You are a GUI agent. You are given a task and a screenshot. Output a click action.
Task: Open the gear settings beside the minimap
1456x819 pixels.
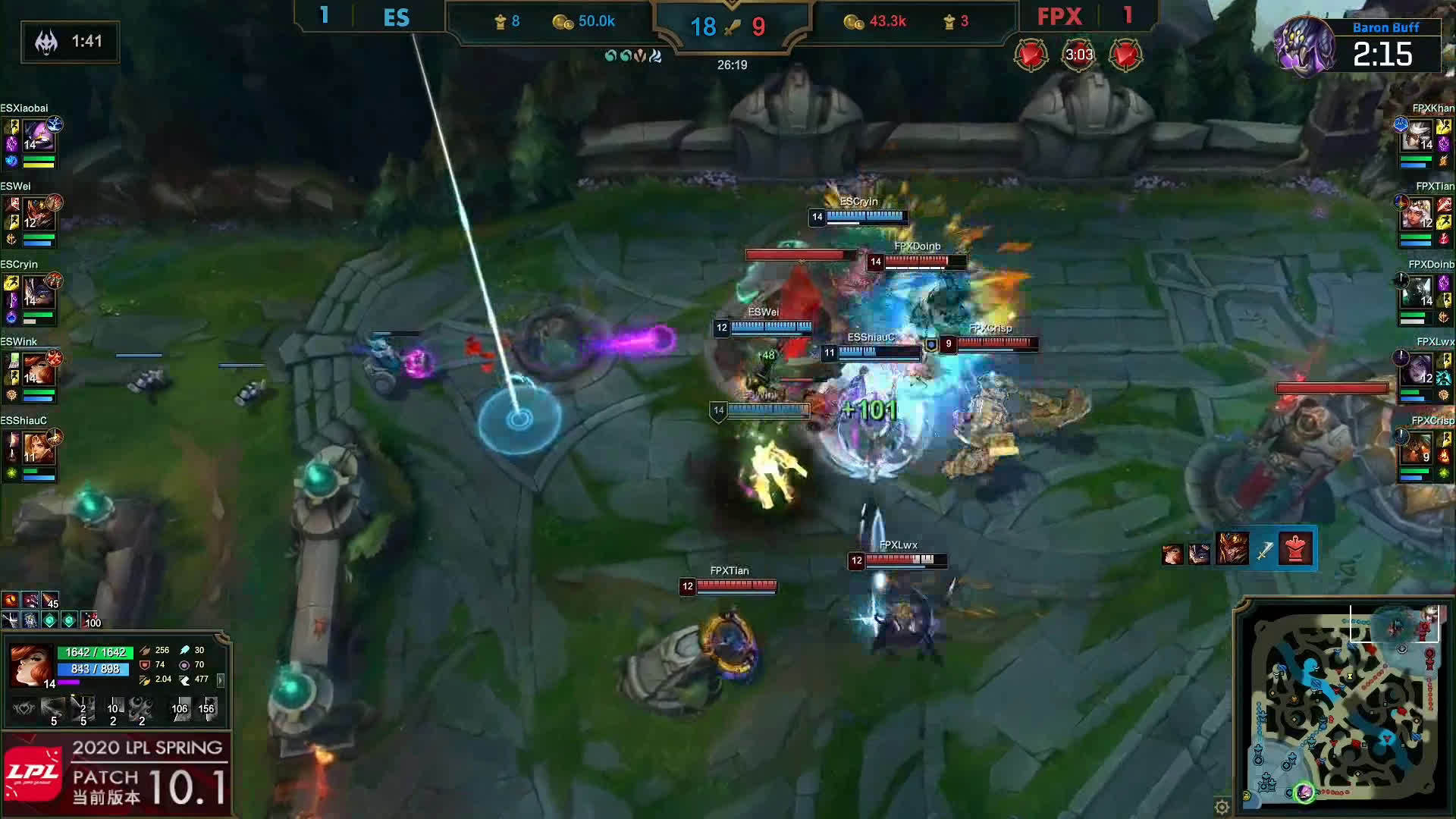pyautogui.click(x=1222, y=806)
